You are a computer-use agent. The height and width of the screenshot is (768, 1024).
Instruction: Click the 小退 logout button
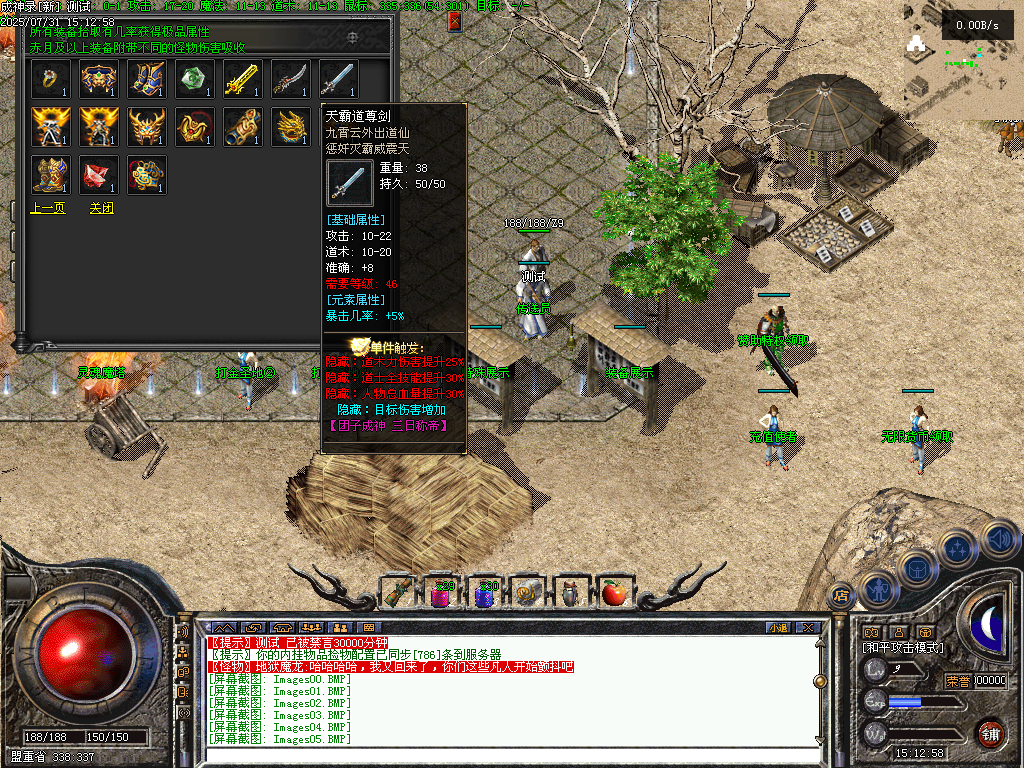tap(778, 628)
